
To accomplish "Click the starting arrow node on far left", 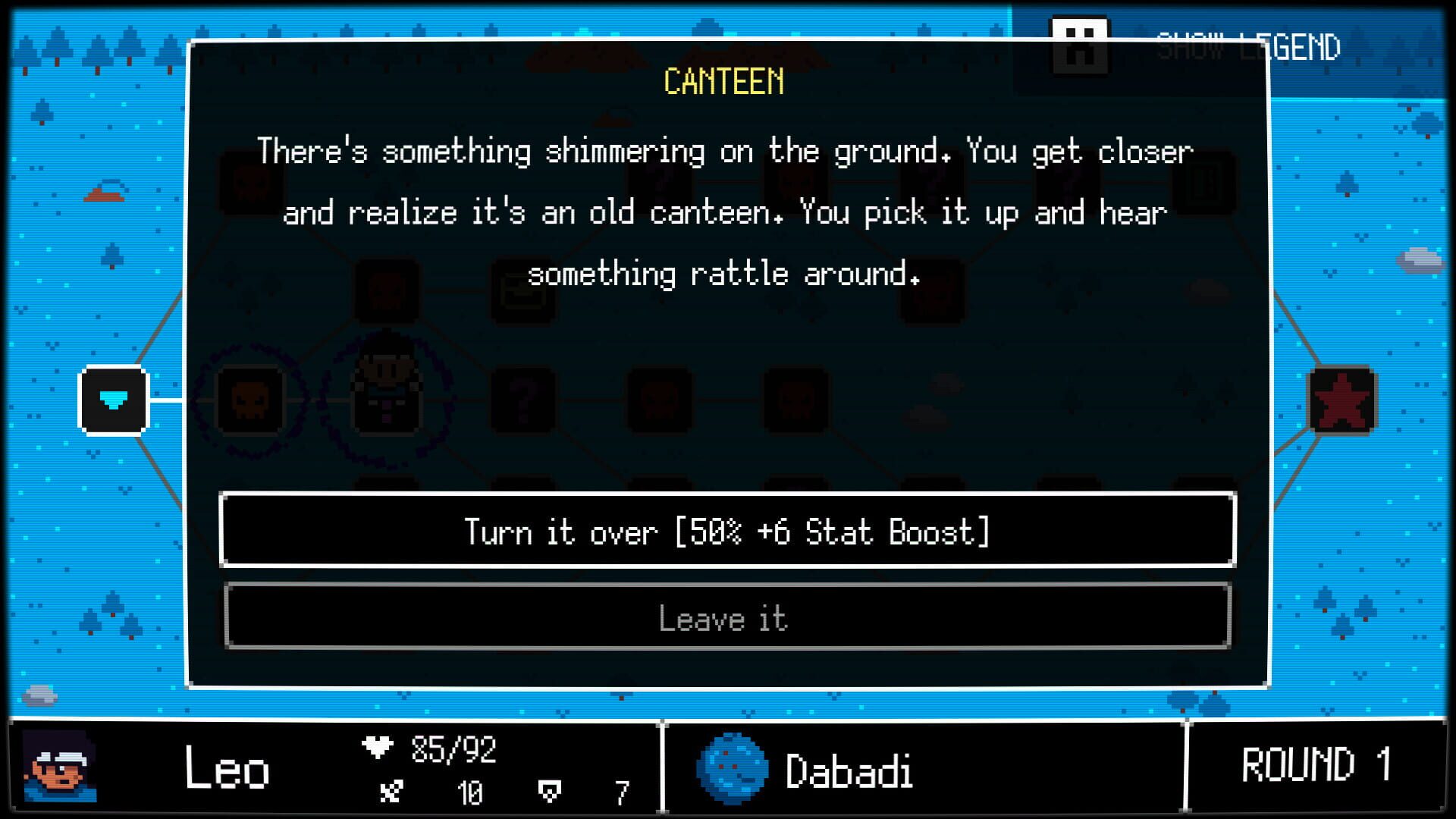I will tap(112, 400).
